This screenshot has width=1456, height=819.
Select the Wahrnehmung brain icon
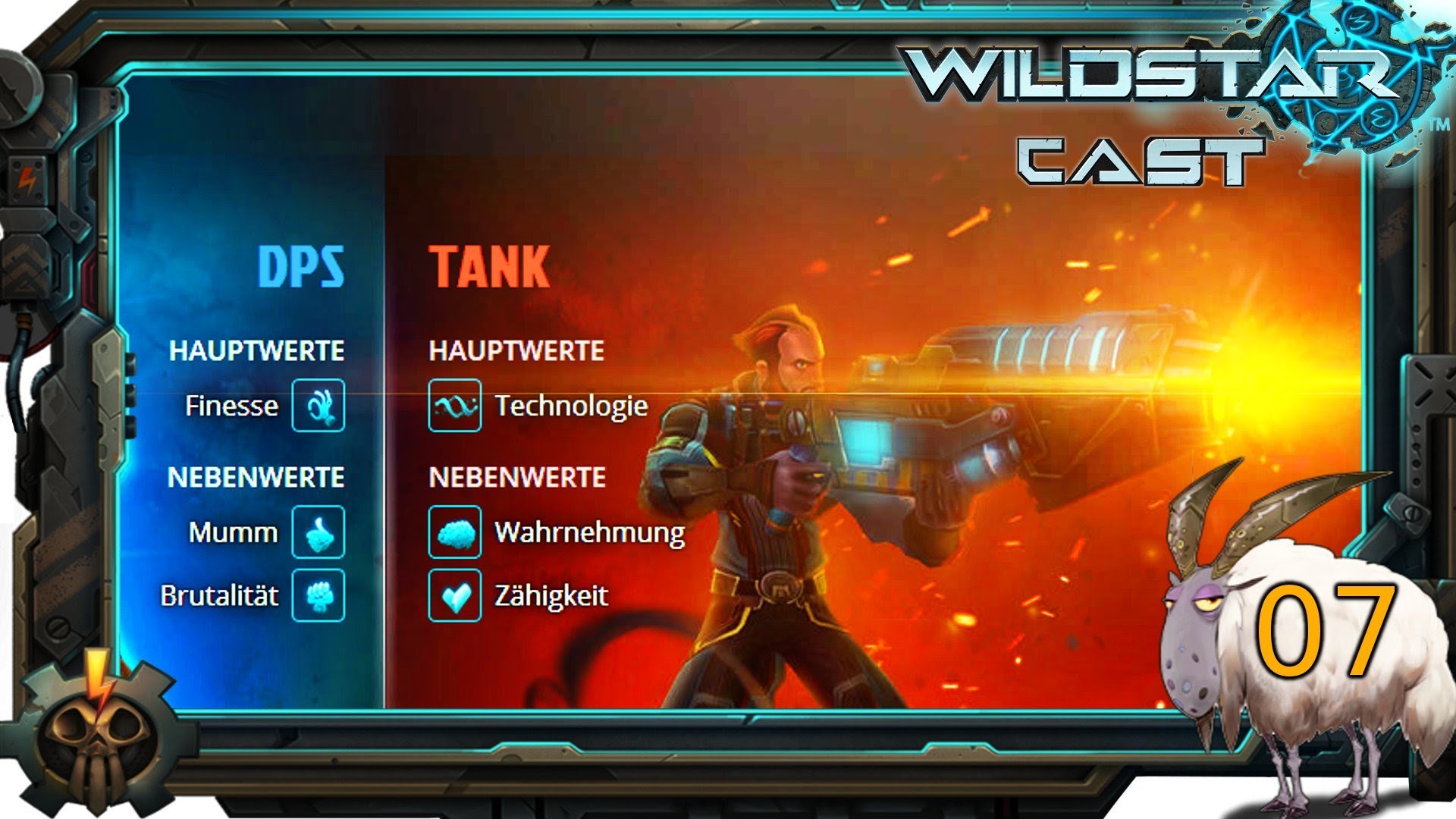point(455,533)
